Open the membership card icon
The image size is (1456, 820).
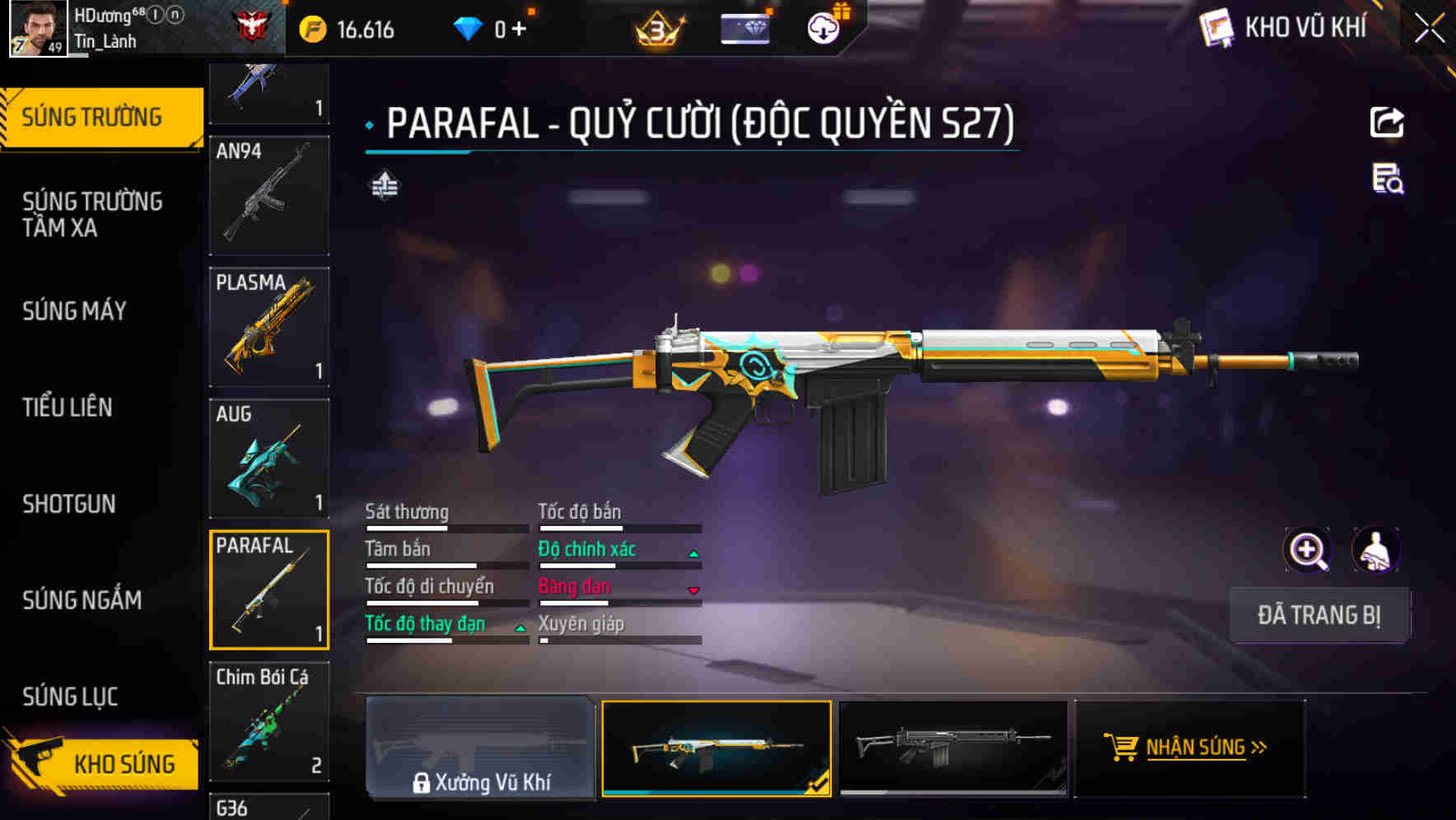[x=746, y=27]
